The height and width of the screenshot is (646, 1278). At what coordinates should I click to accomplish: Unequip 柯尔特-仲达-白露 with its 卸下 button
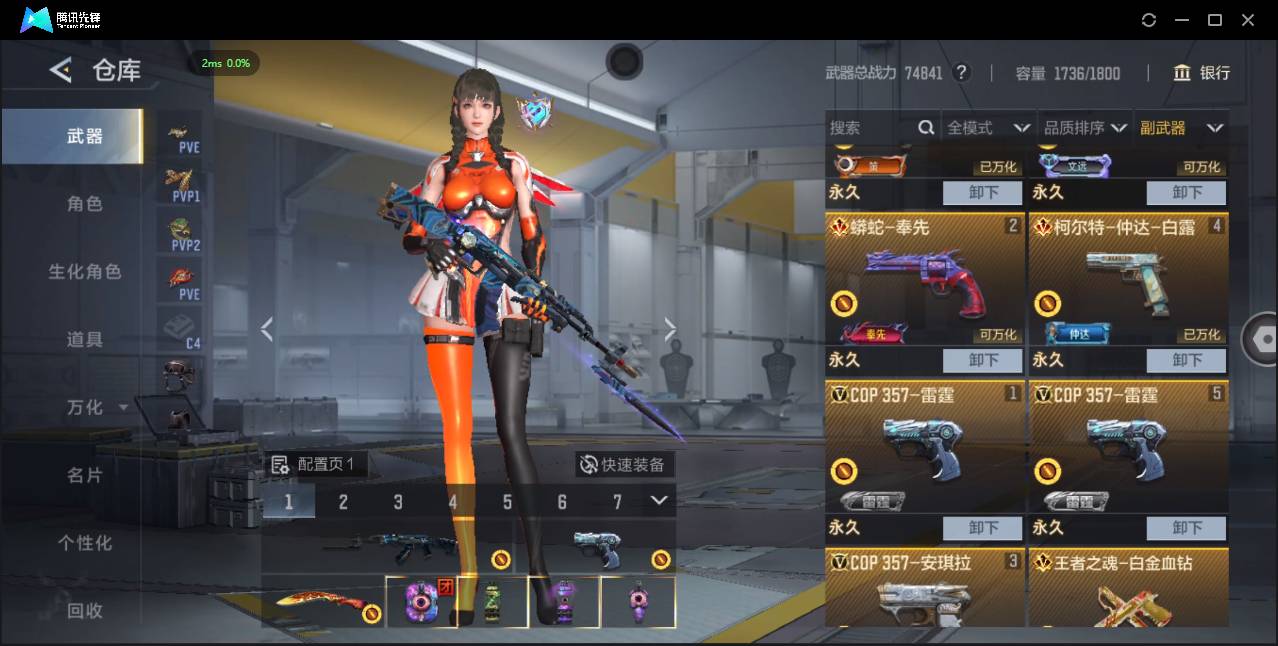click(x=1187, y=360)
